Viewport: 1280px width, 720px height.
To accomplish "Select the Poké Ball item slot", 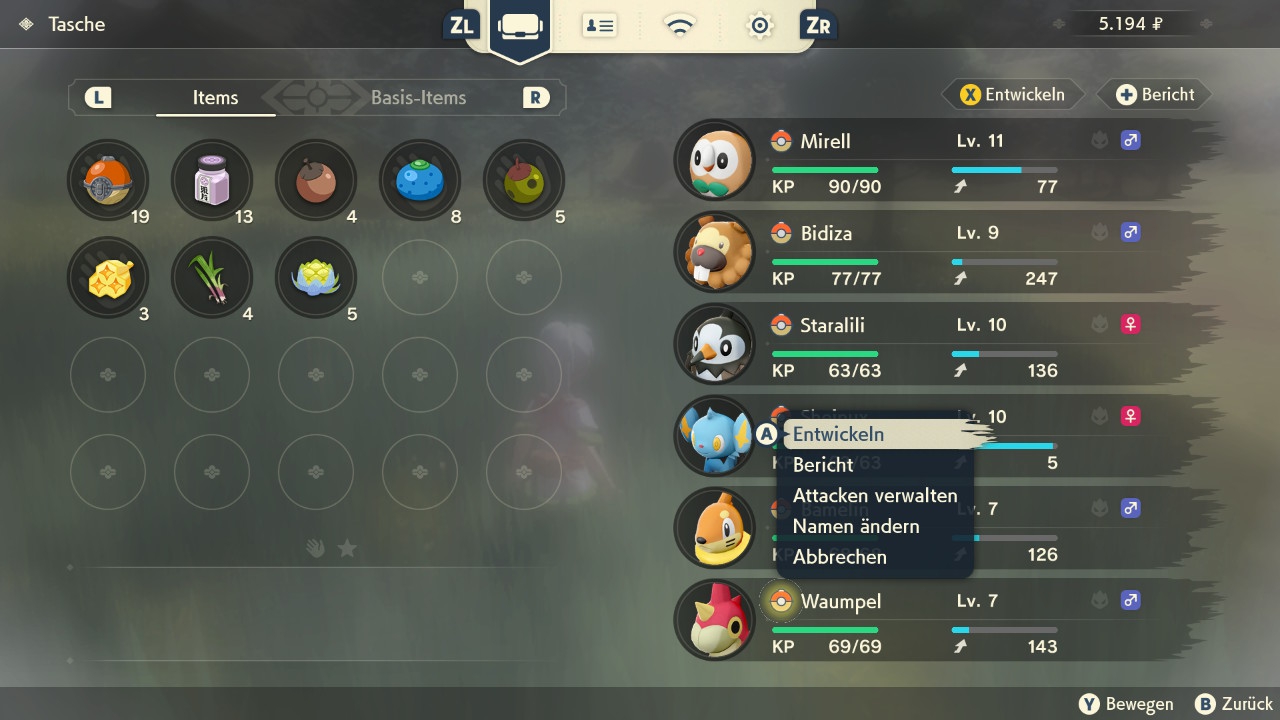I will point(108,181).
